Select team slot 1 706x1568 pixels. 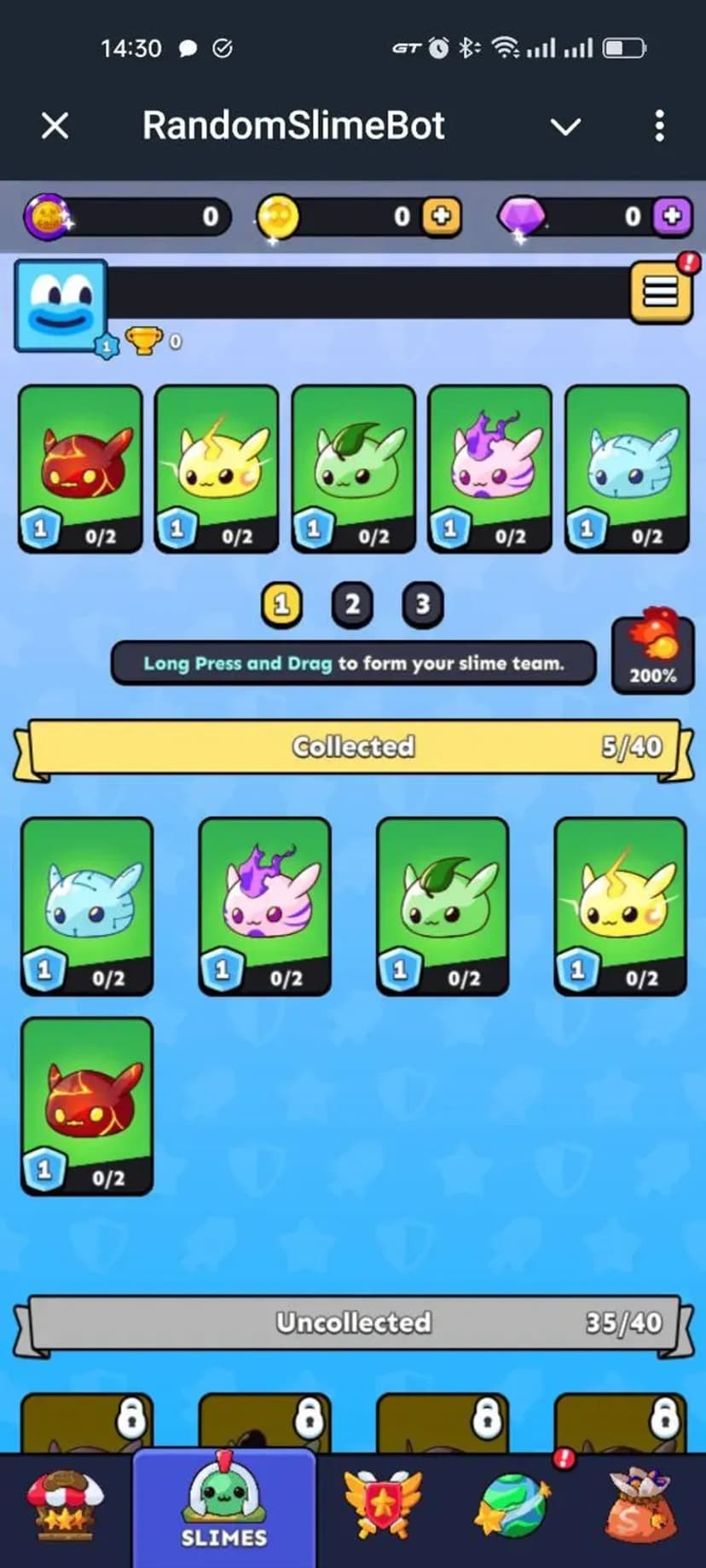(x=281, y=604)
